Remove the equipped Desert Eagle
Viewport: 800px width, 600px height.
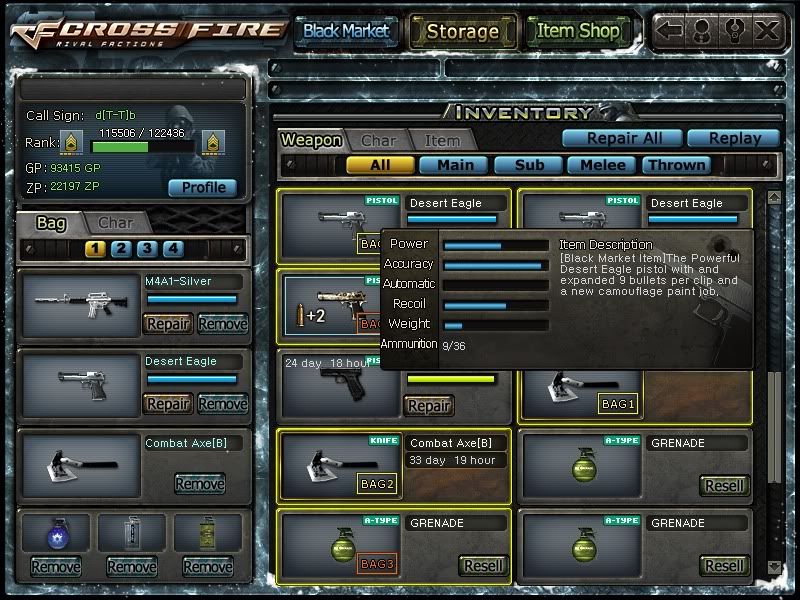pyautogui.click(x=222, y=404)
